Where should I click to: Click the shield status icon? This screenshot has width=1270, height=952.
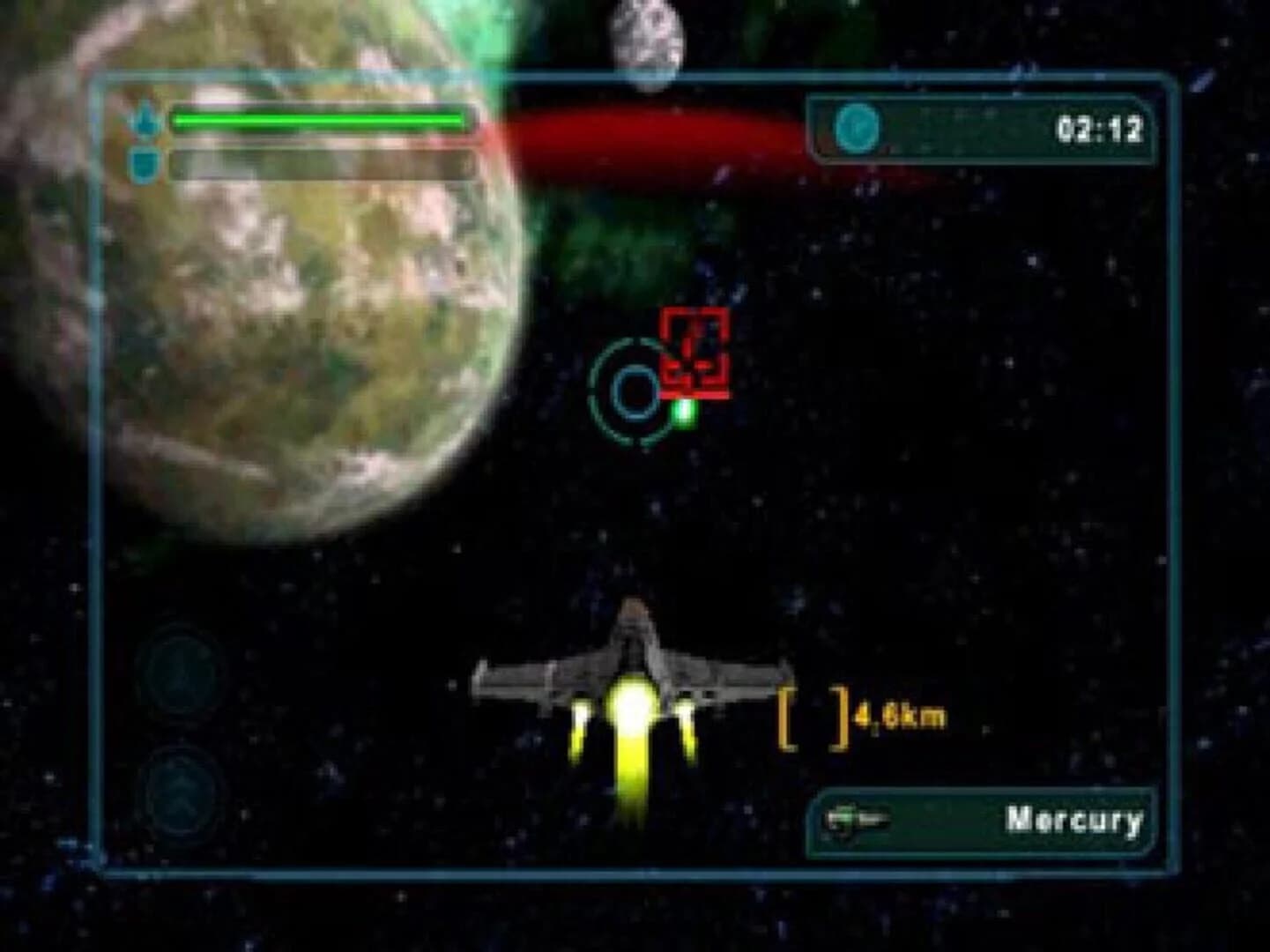[x=145, y=161]
